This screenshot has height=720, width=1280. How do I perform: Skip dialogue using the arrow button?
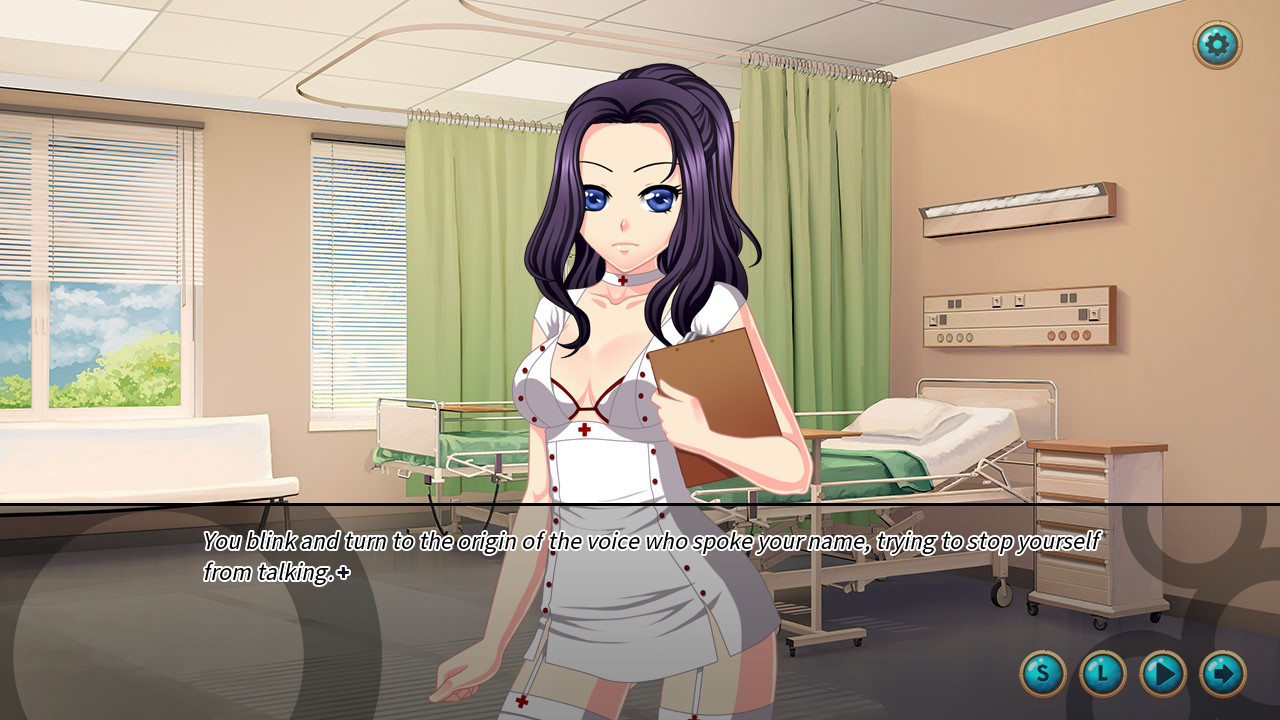click(1222, 673)
